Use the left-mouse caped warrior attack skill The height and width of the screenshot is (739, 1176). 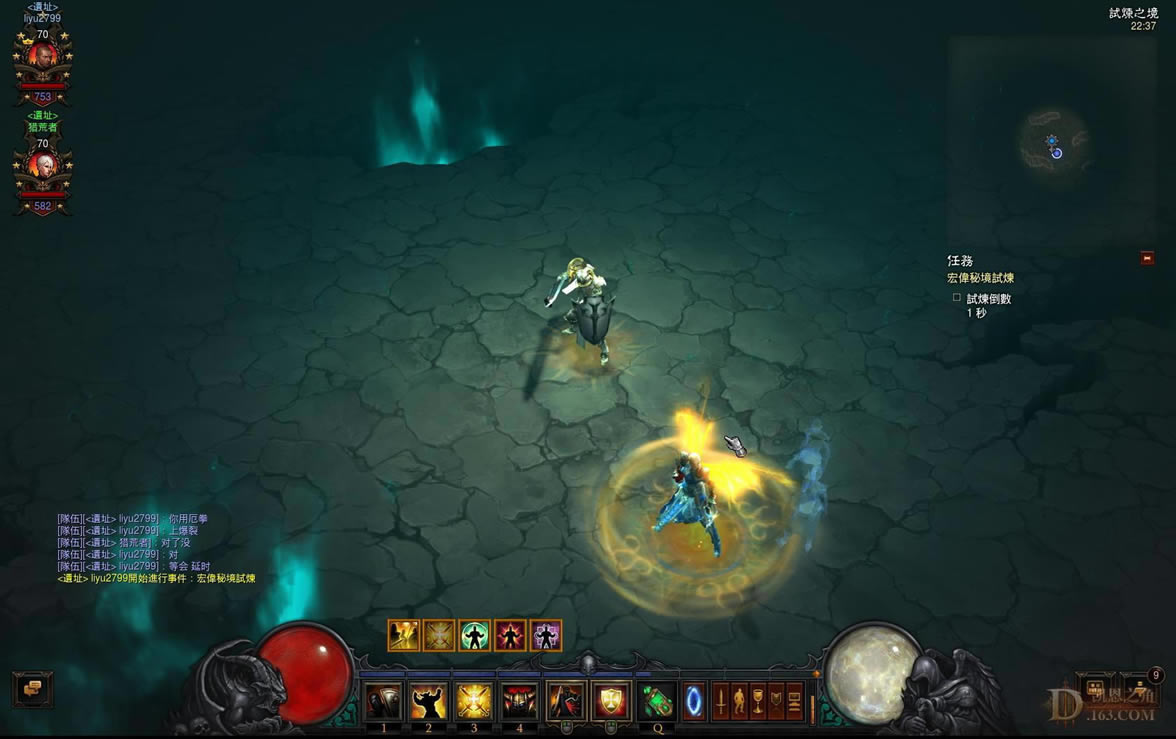coord(565,702)
